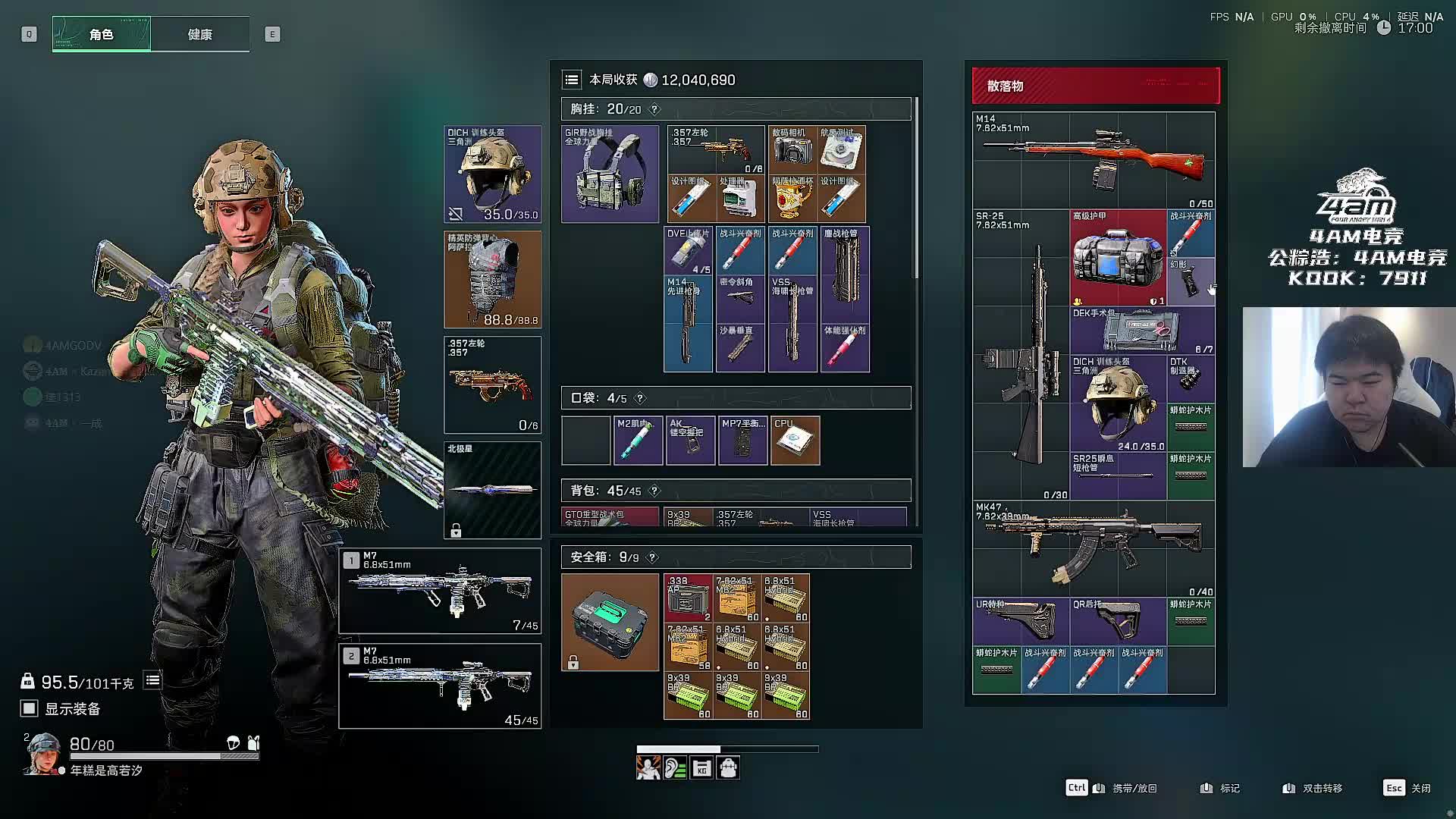Select the second M7 weapon slot
The image size is (1456, 819).
coord(440,686)
